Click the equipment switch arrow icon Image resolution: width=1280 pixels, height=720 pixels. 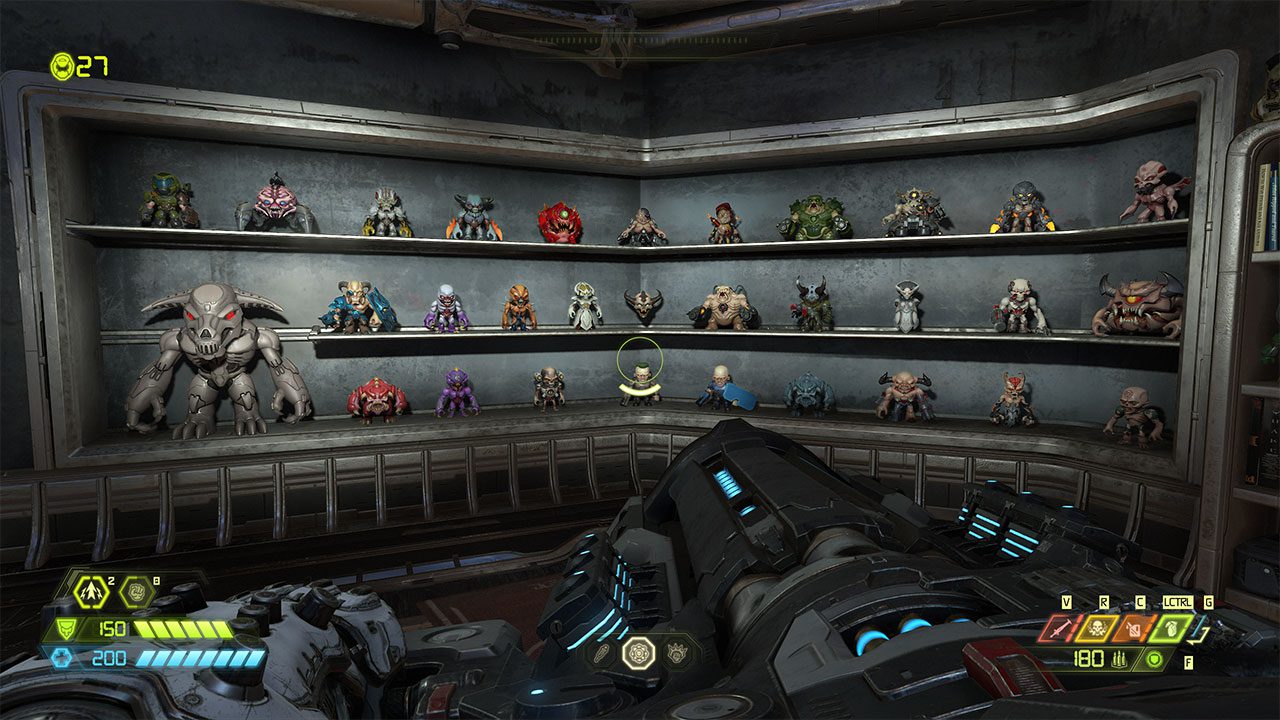tap(1201, 632)
